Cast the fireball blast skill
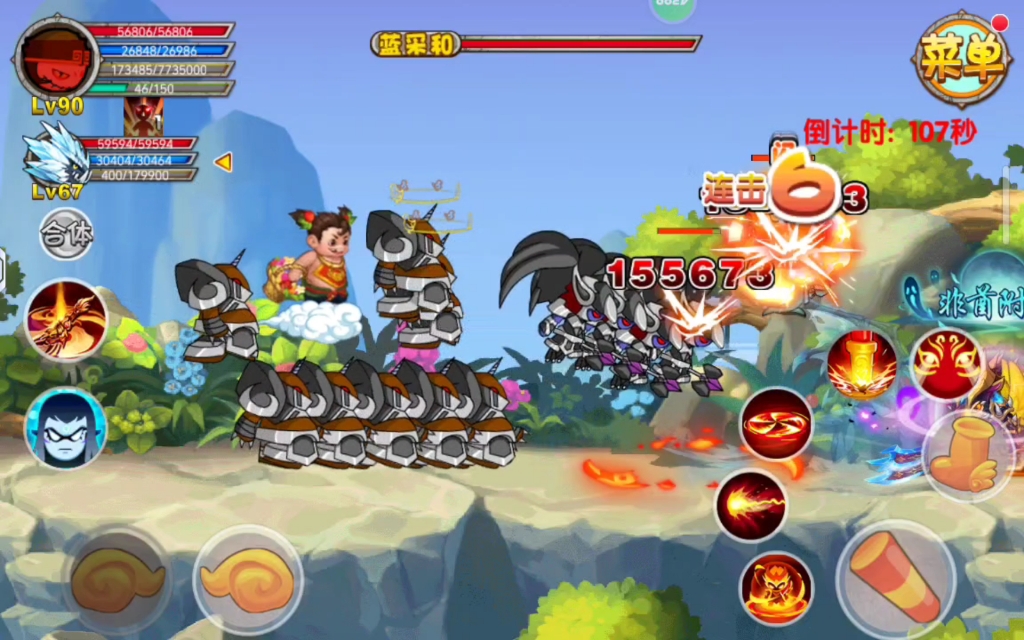1024x640 pixels. pos(751,506)
